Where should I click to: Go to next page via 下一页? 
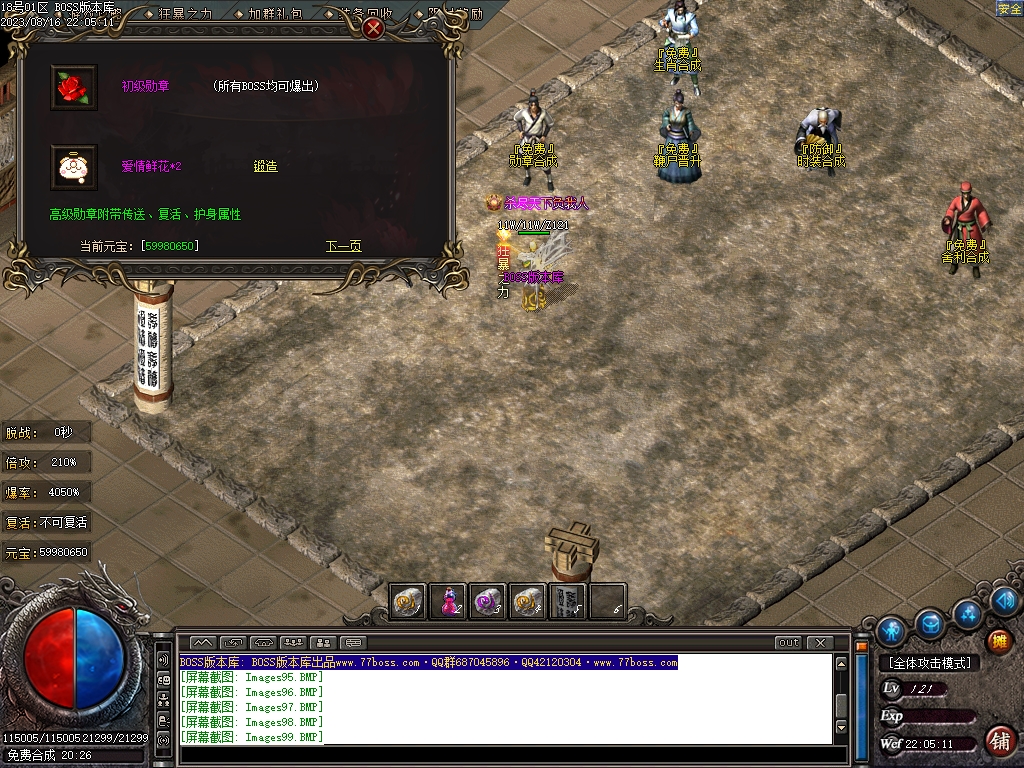[343, 246]
